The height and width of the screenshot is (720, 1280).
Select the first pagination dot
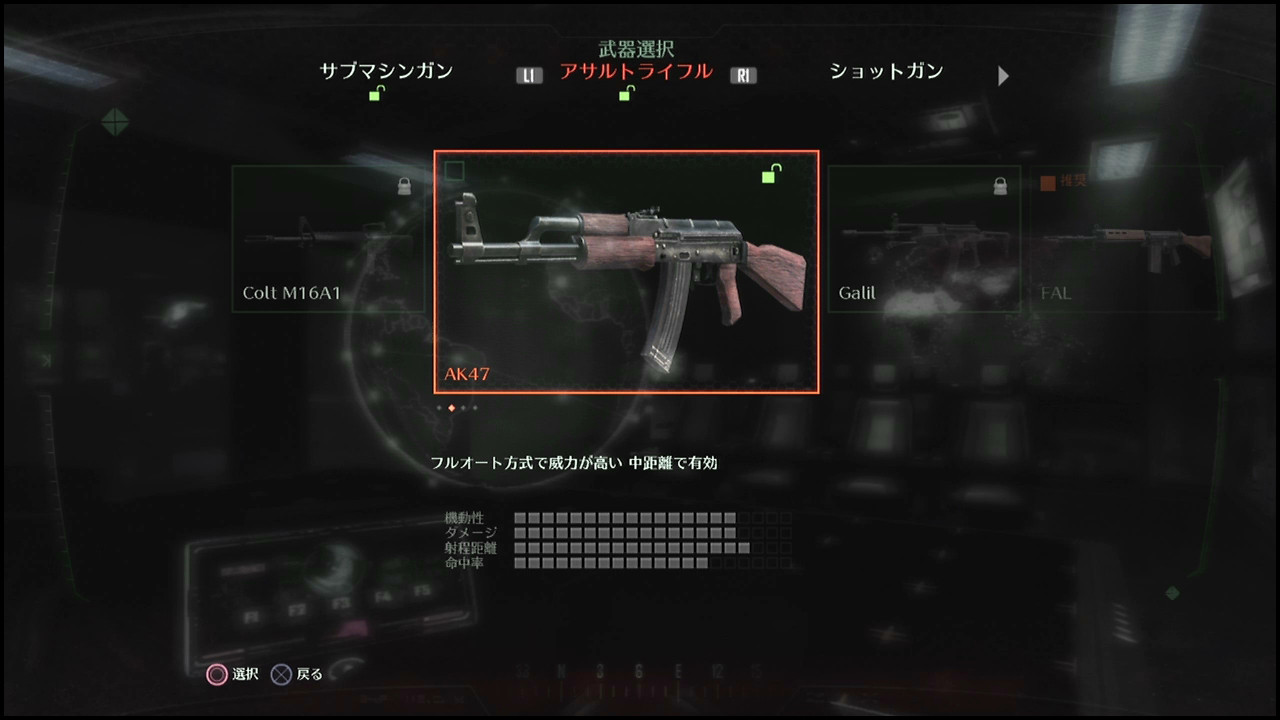[x=438, y=409]
